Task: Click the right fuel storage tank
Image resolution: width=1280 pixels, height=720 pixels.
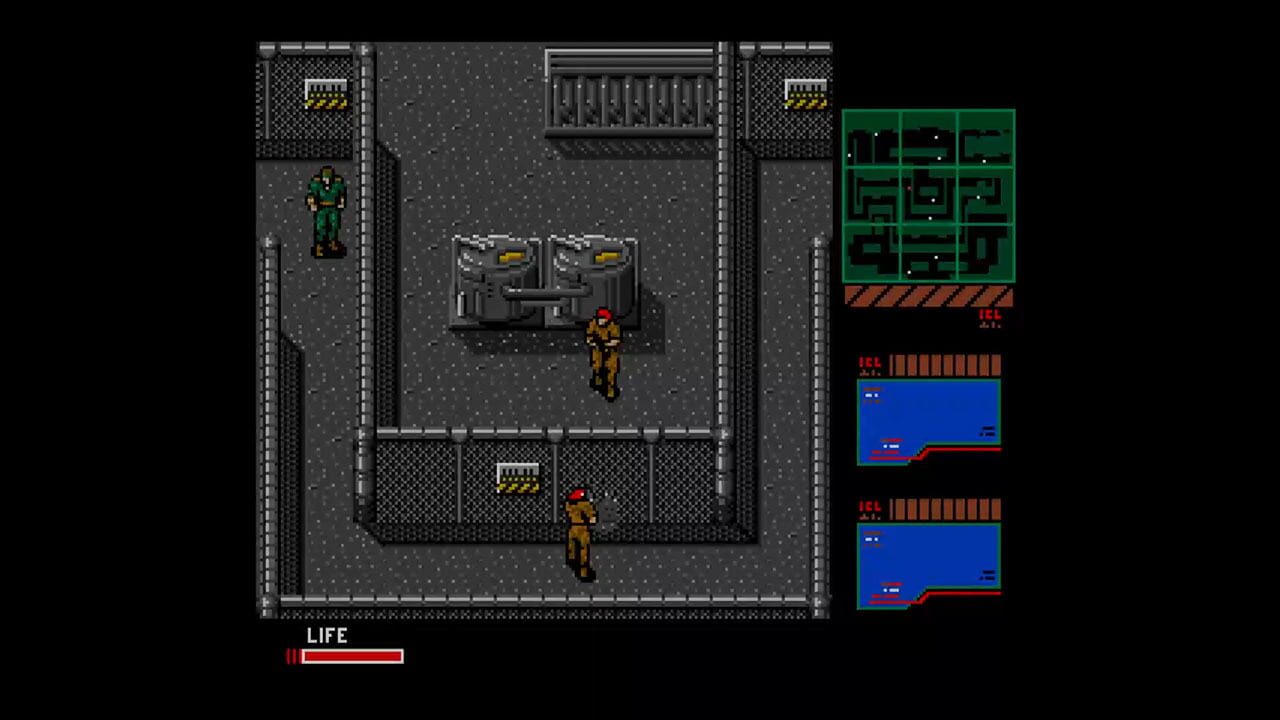Action: (590, 275)
